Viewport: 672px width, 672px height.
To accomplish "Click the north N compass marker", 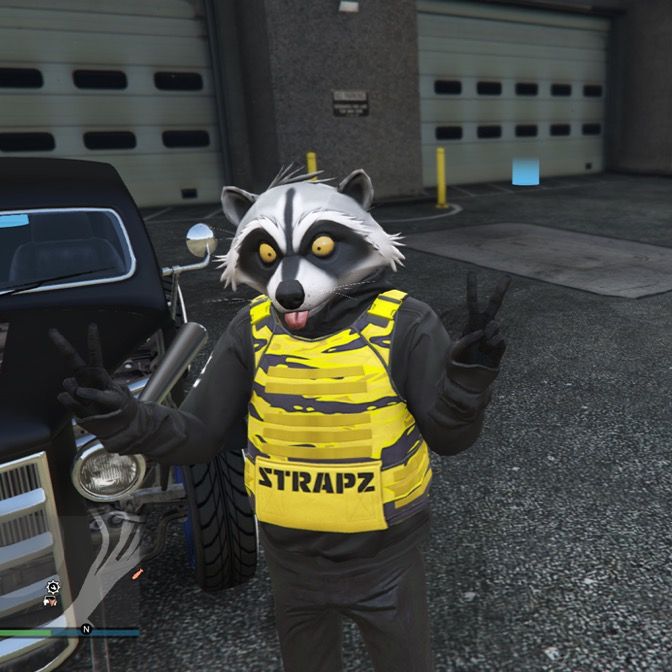I will (x=87, y=629).
